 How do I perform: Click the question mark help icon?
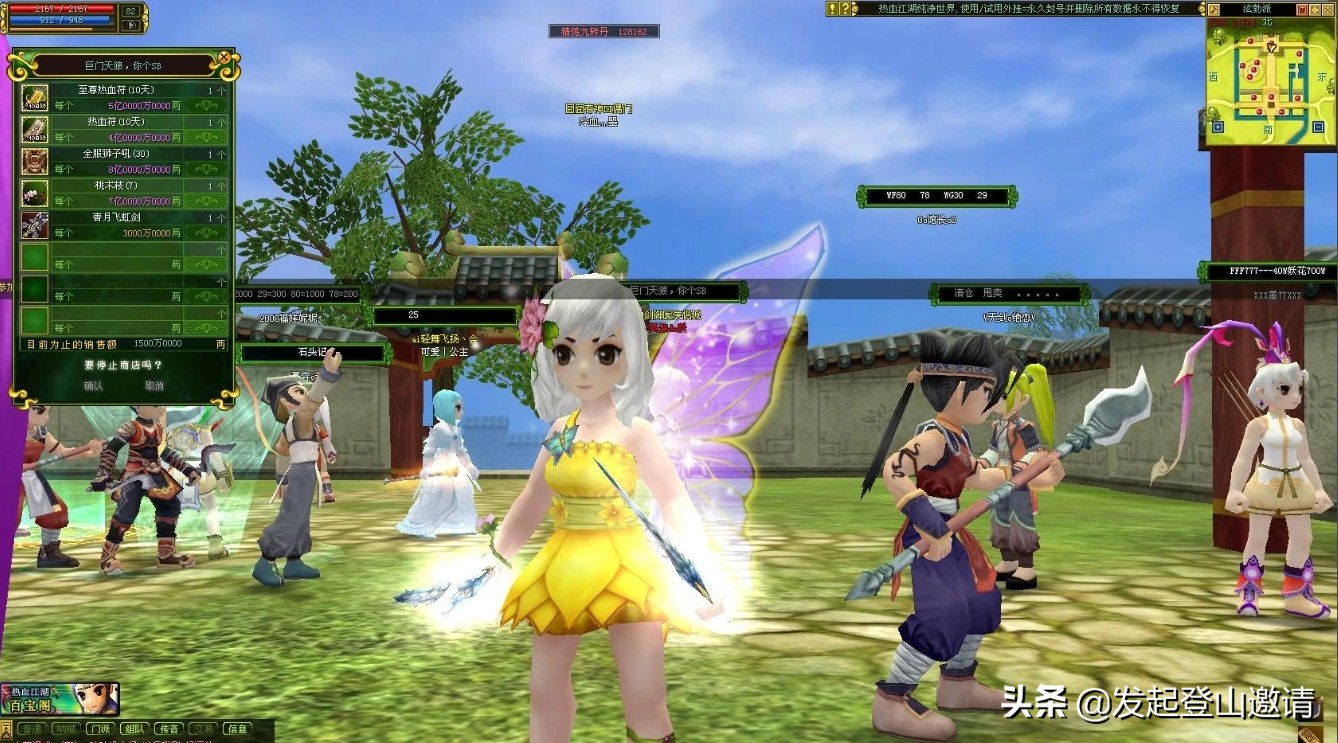[845, 9]
